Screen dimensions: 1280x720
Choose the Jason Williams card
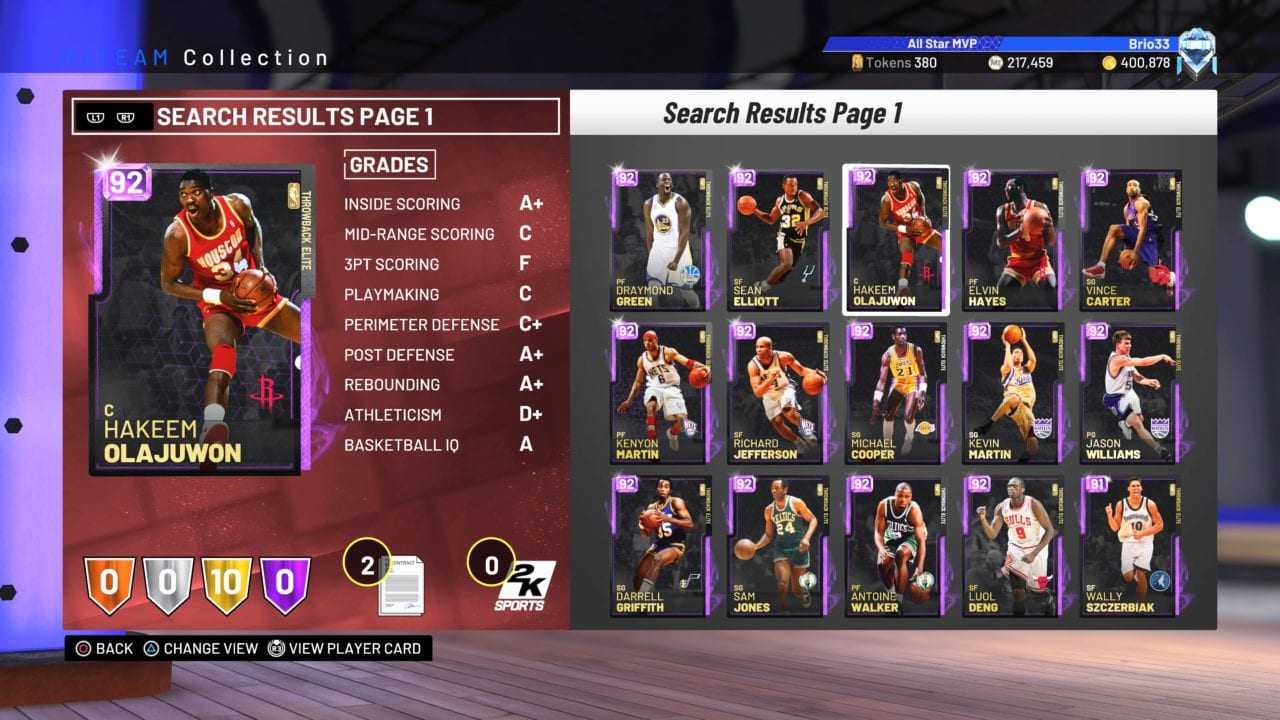(x=1130, y=393)
